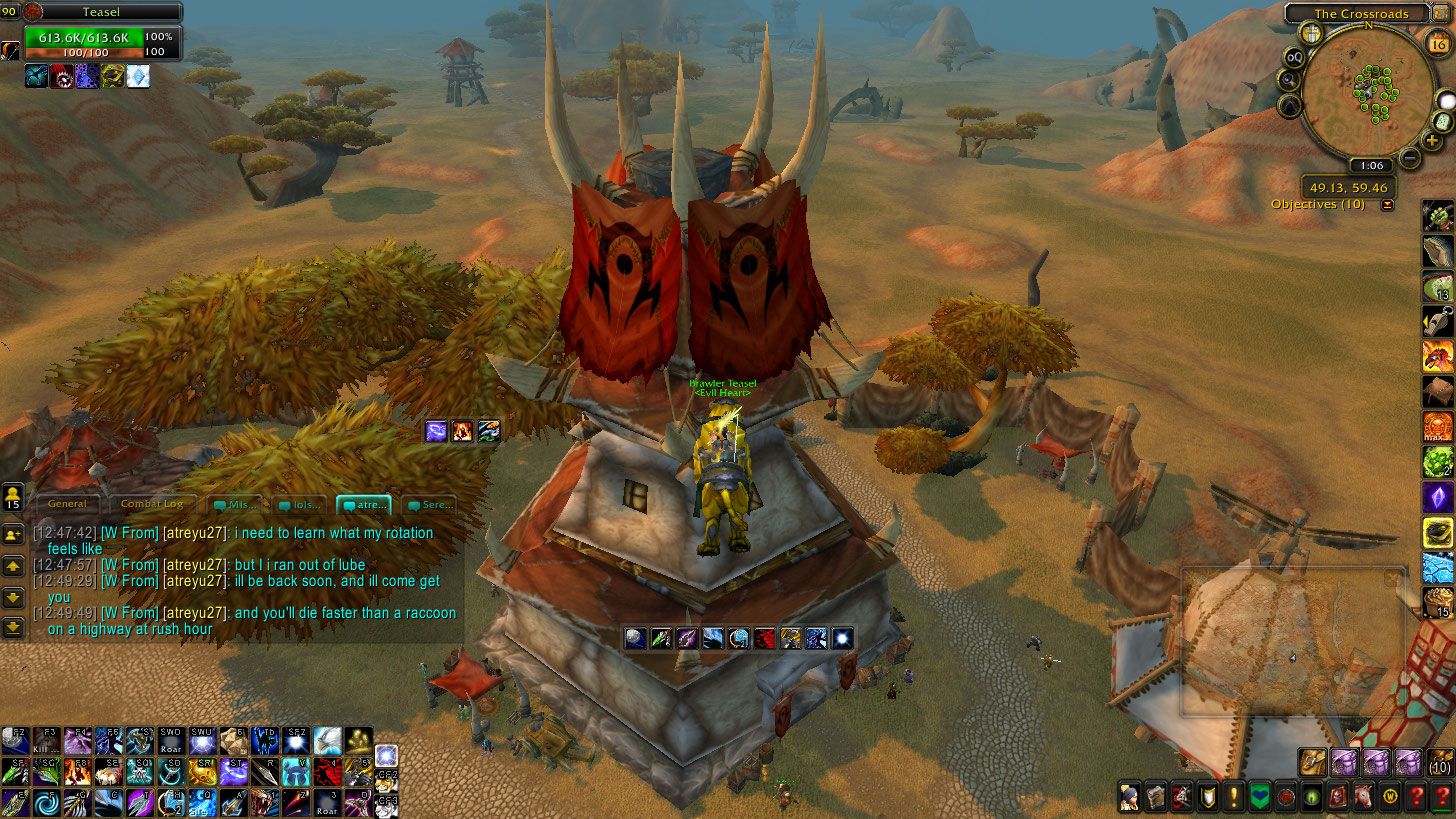Select the General chat tab

click(67, 504)
